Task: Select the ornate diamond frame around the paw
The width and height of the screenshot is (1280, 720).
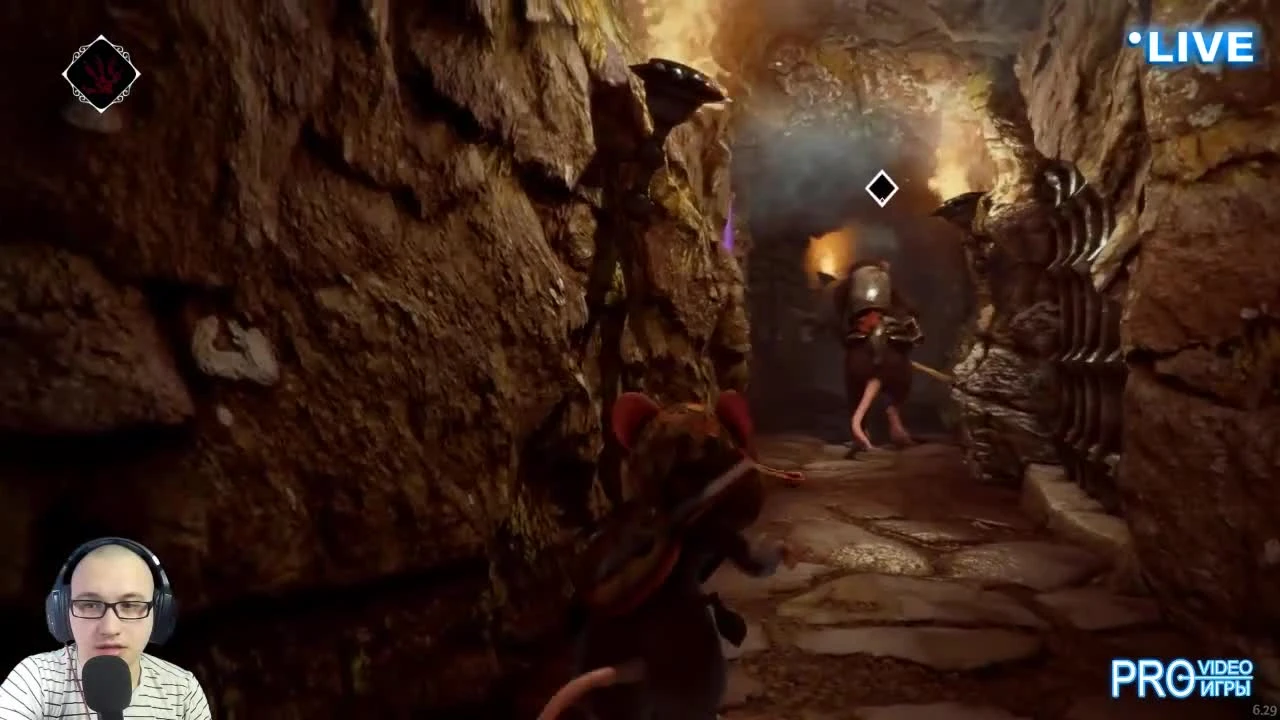Action: 100,72
